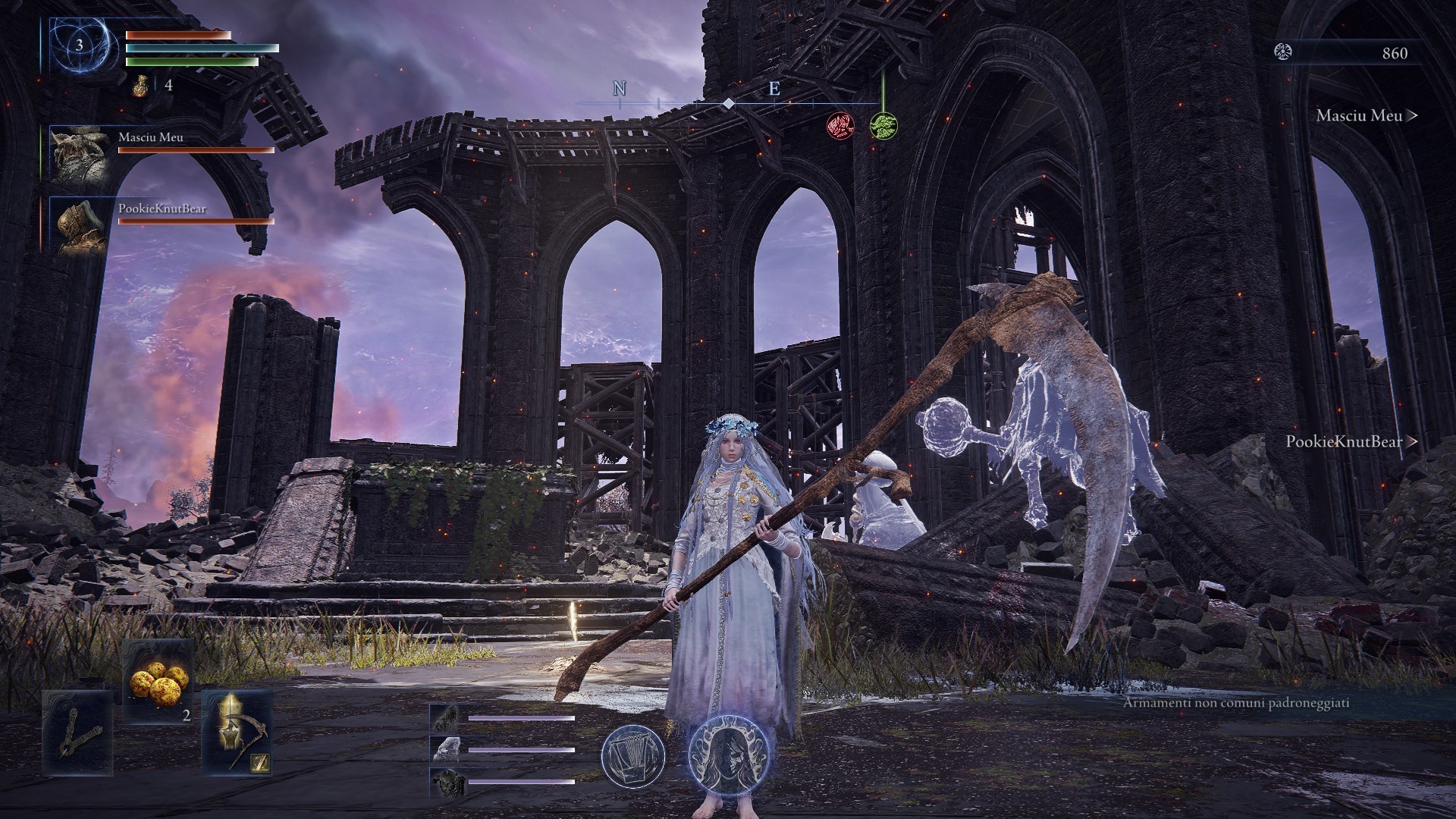Select the level 3 emblem icon

coord(80,45)
